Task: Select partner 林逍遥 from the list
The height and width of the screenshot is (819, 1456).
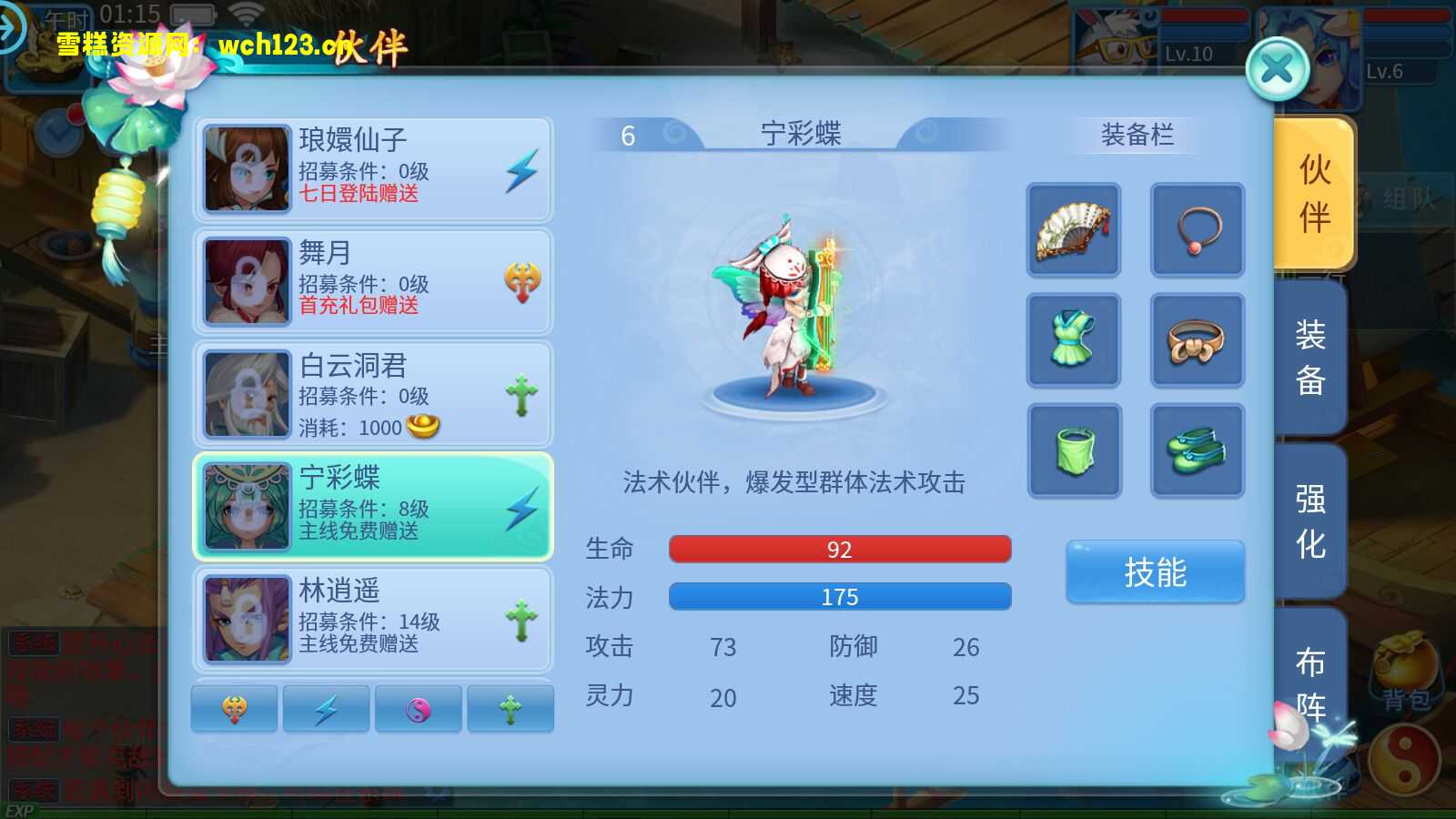Action: click(x=373, y=619)
